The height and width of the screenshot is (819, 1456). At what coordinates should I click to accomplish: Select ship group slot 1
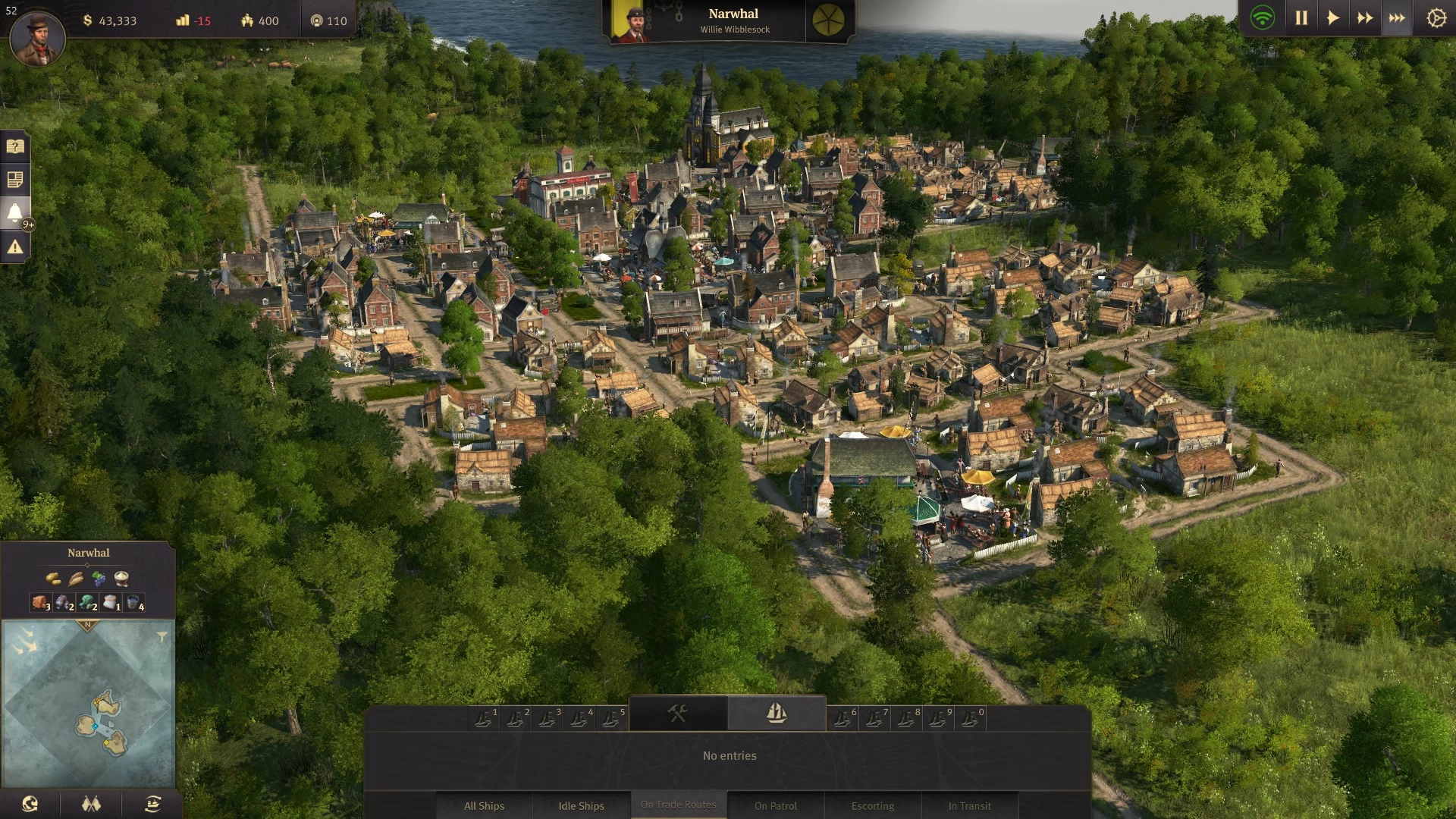(x=484, y=717)
